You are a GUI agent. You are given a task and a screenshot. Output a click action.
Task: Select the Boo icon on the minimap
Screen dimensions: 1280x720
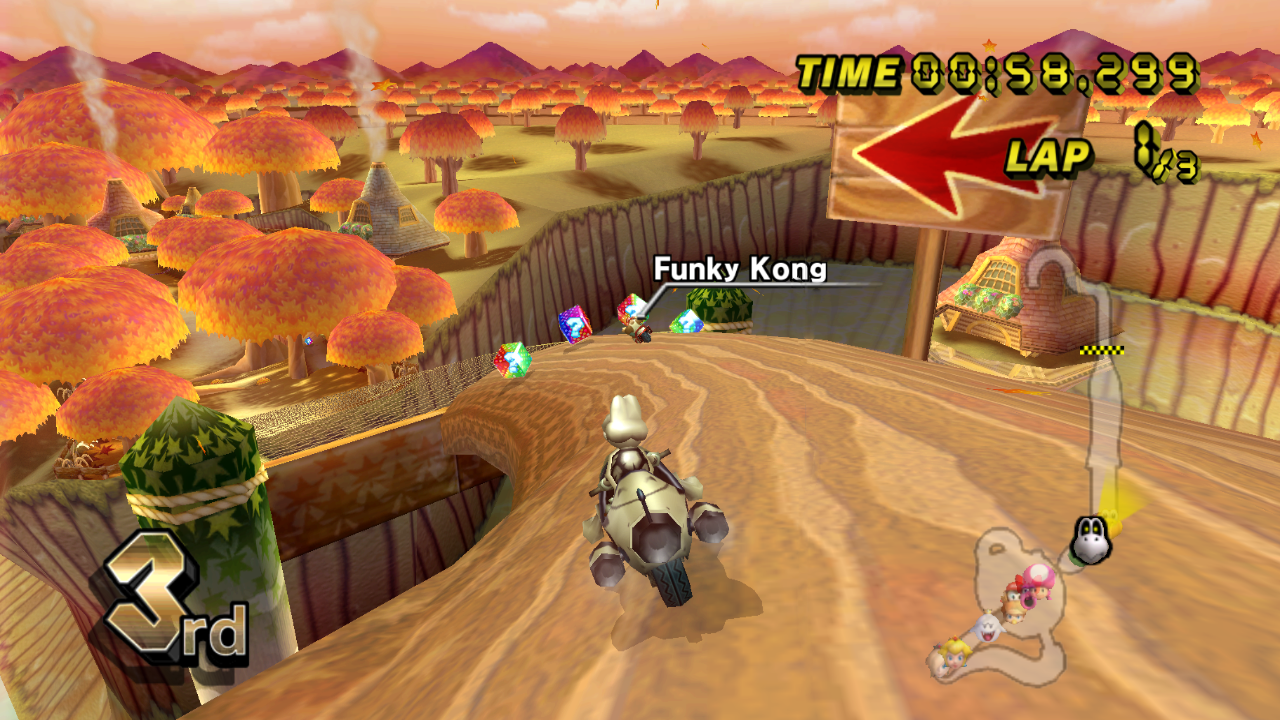(987, 629)
